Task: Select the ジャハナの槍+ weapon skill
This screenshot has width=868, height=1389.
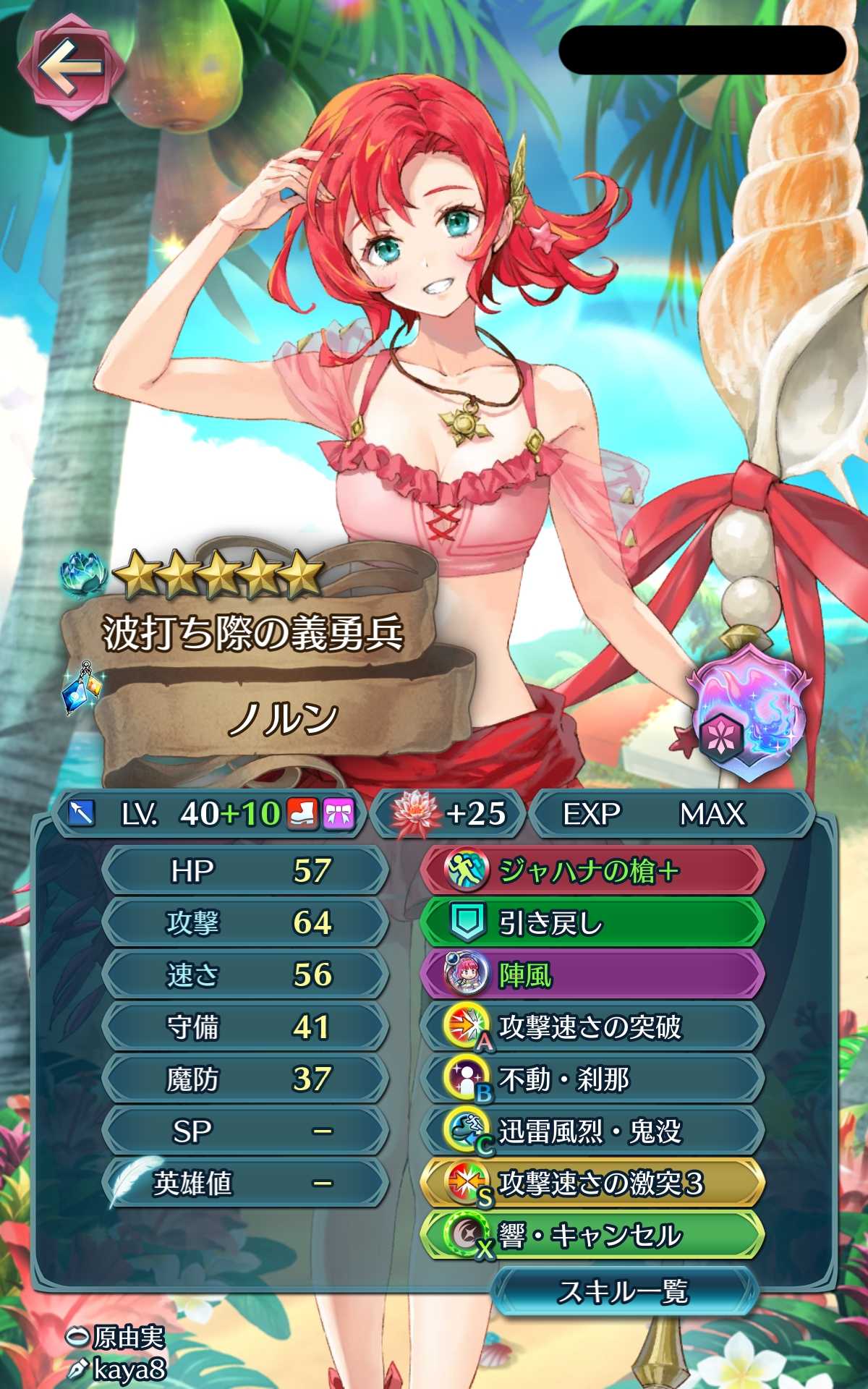Action: (592, 870)
